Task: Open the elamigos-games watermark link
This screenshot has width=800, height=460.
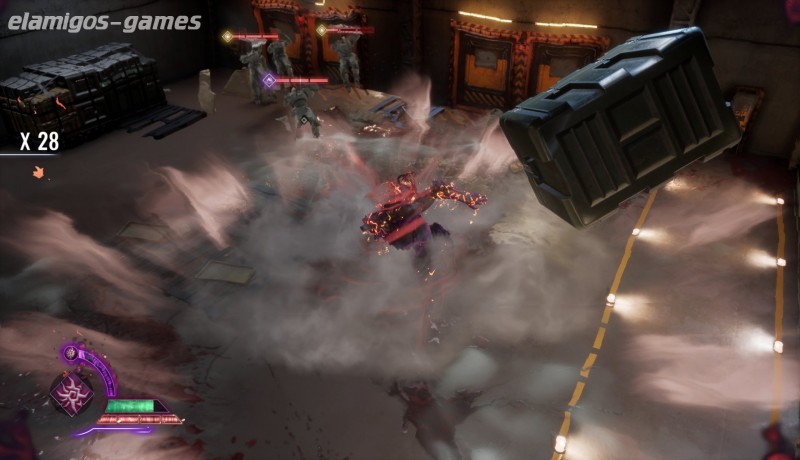Action: 103,22
